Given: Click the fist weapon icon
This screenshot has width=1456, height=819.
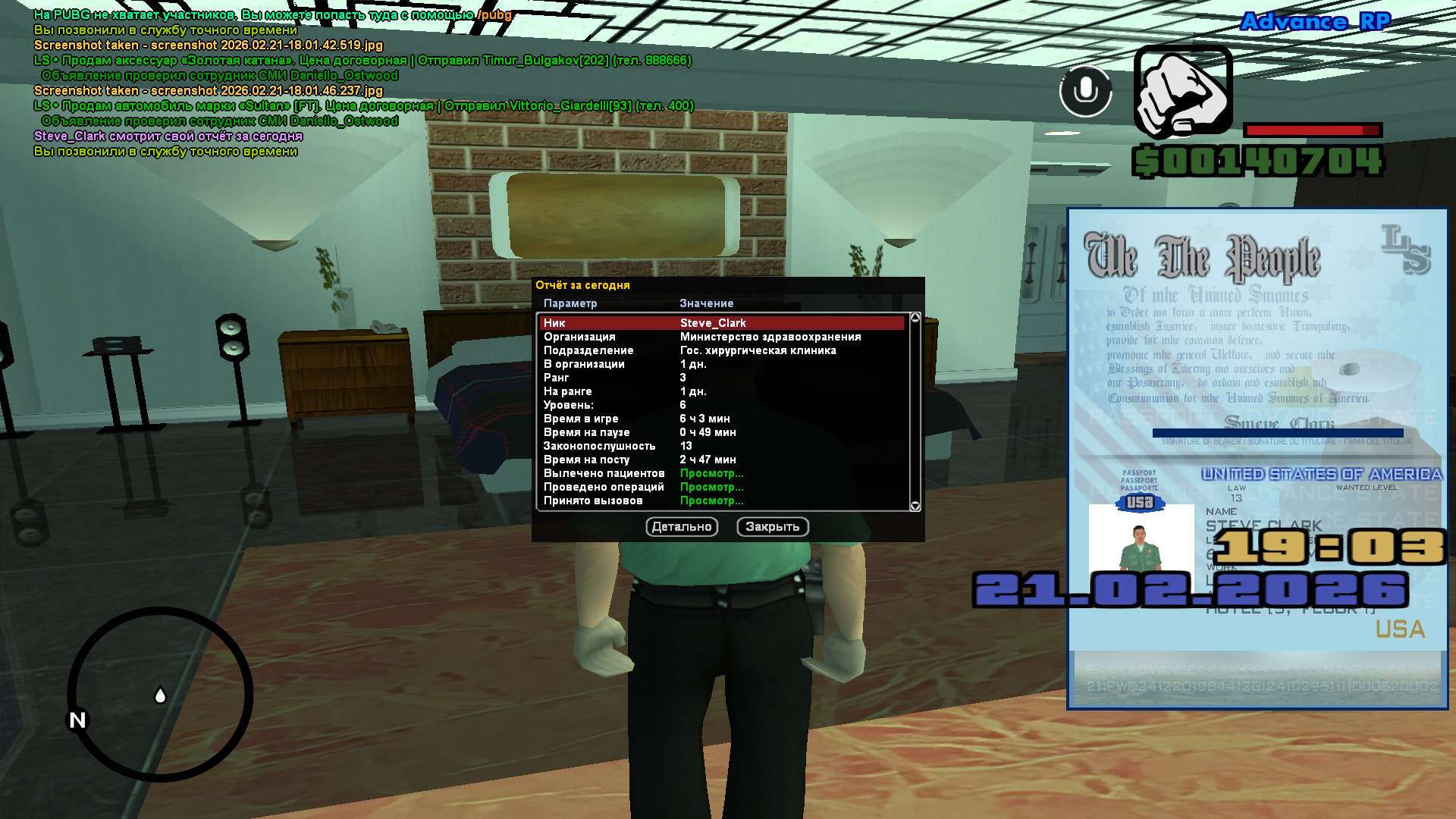Looking at the screenshot, I should click(x=1182, y=93).
